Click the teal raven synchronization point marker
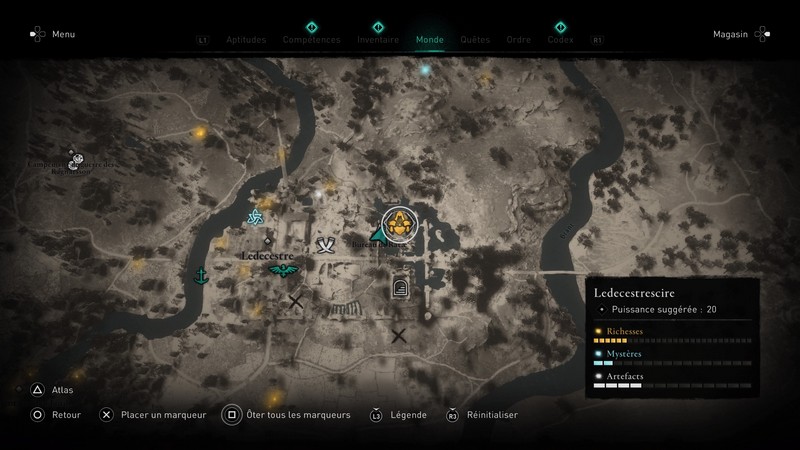The width and height of the screenshot is (800, 450). 283,270
